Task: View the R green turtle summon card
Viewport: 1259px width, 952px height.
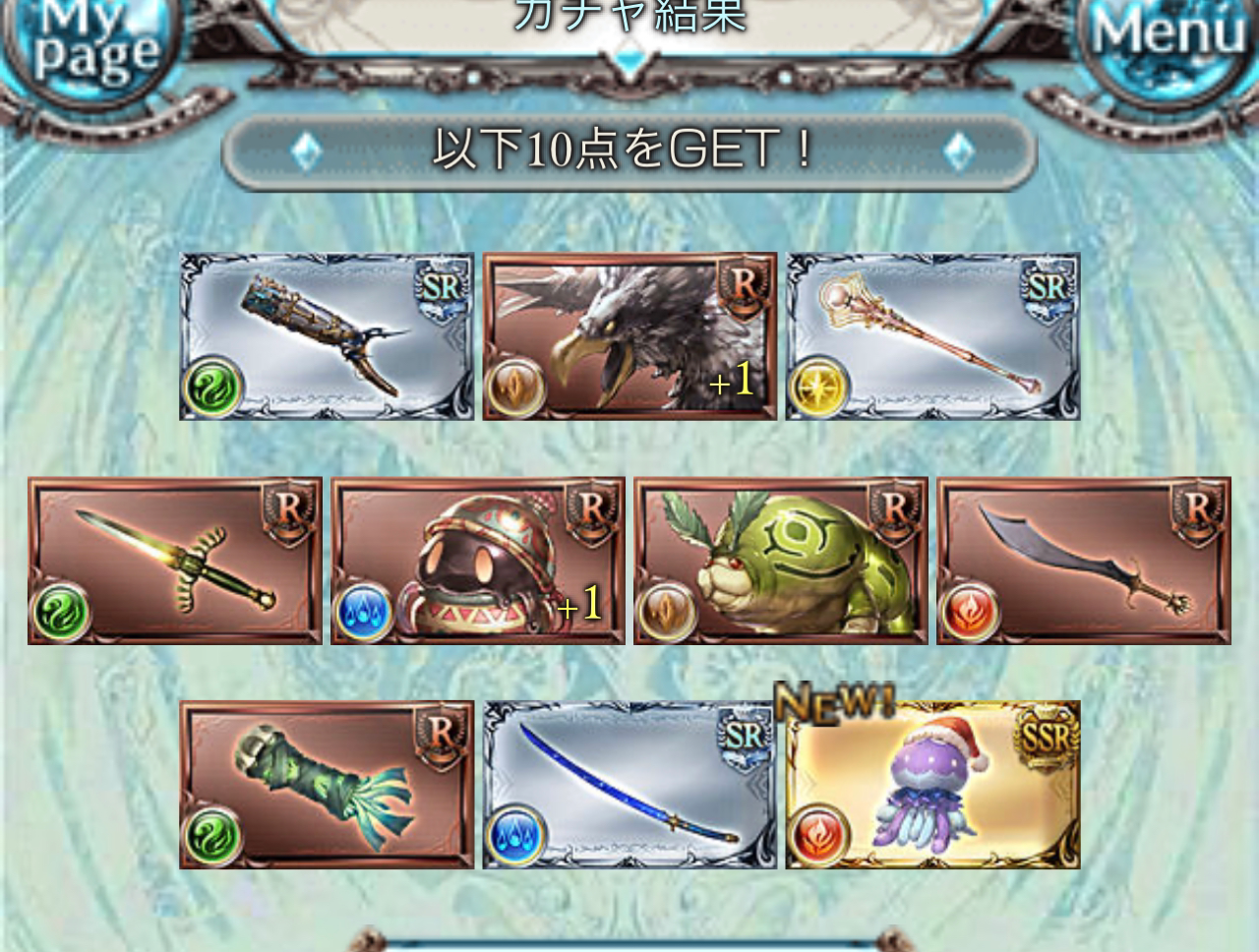Action: coord(781,561)
